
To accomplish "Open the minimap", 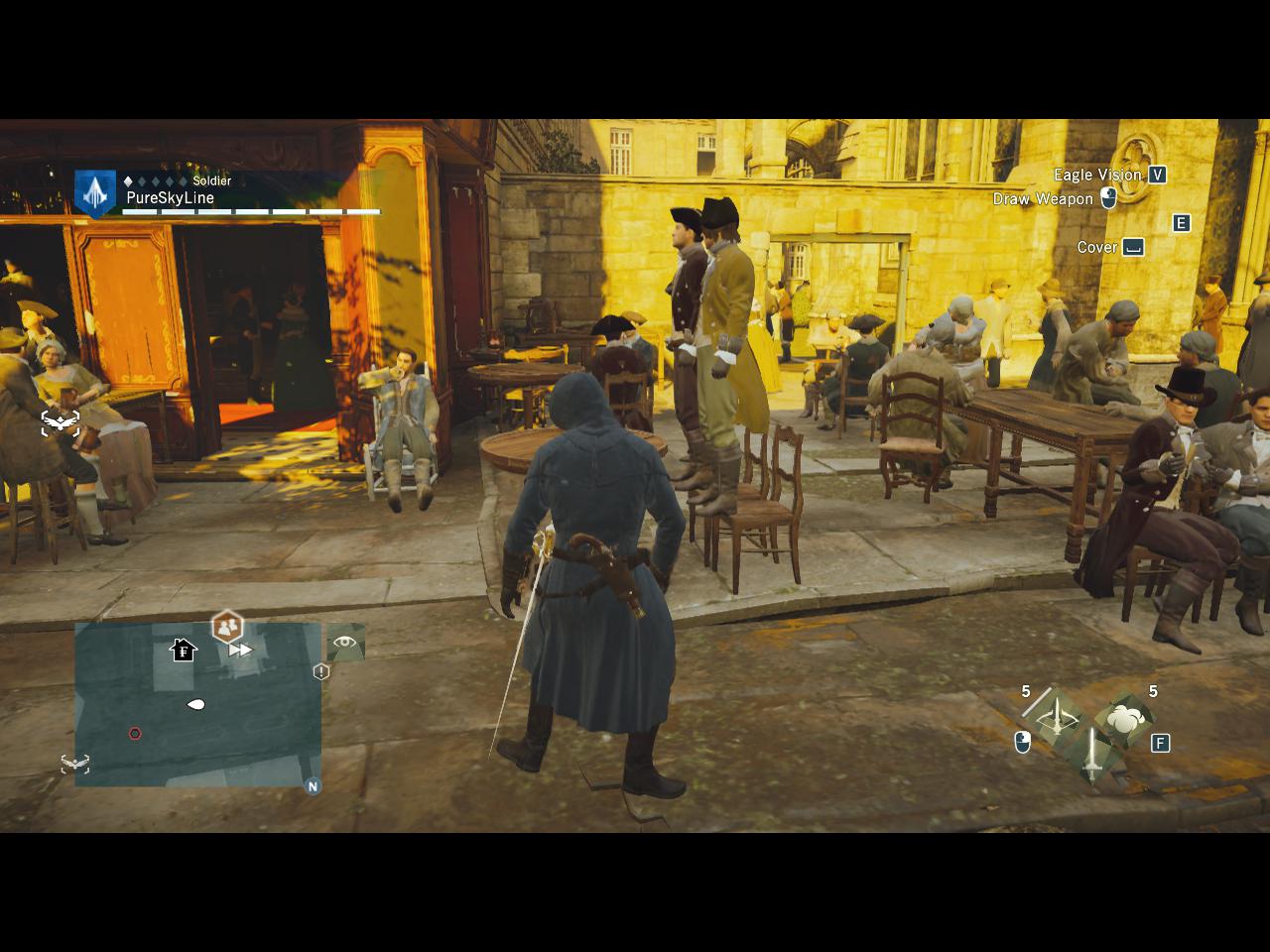I will [197, 704].
